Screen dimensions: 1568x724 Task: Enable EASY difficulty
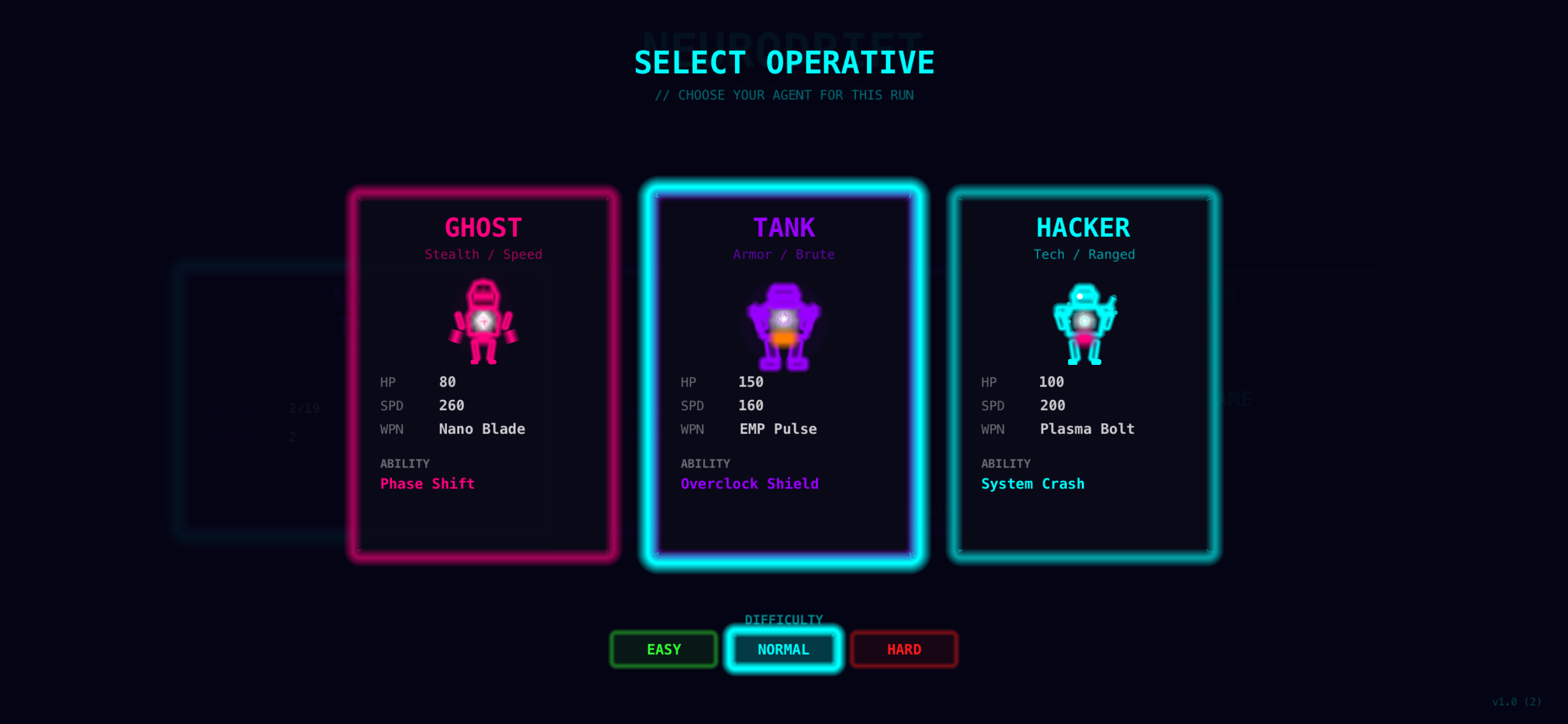click(663, 649)
